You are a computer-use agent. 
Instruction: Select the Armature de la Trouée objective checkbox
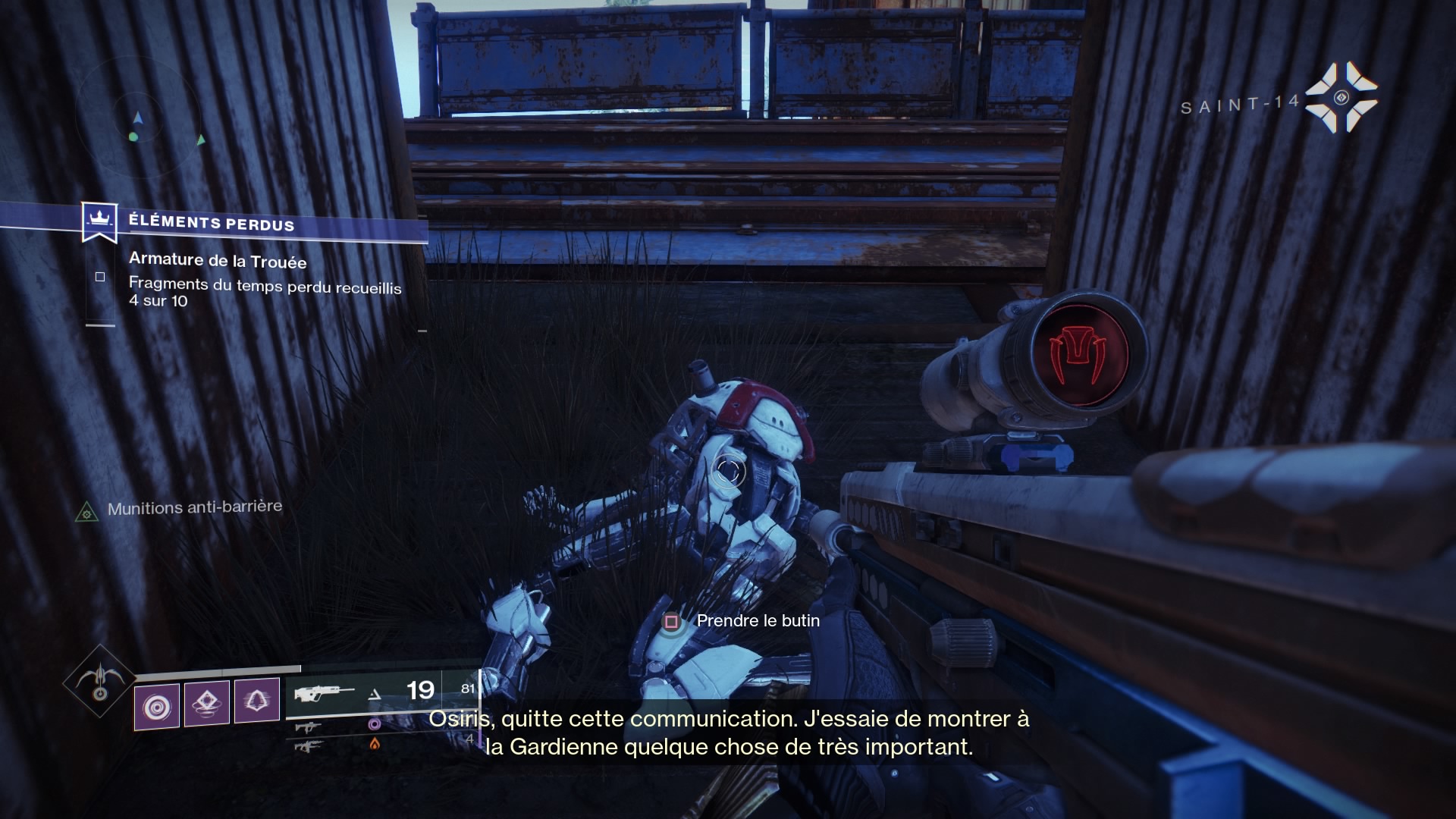tap(100, 278)
